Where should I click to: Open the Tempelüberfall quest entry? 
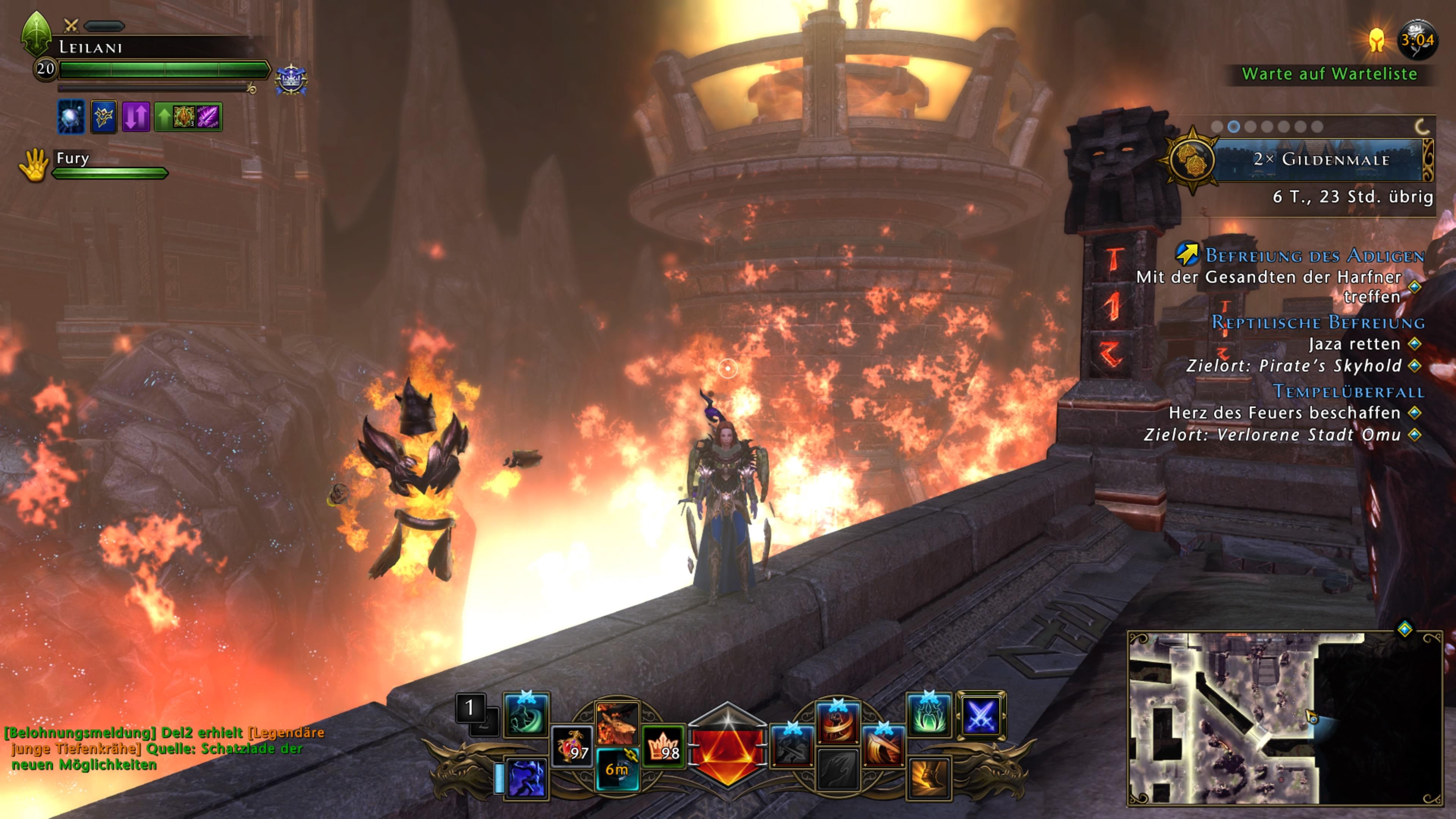(1348, 391)
